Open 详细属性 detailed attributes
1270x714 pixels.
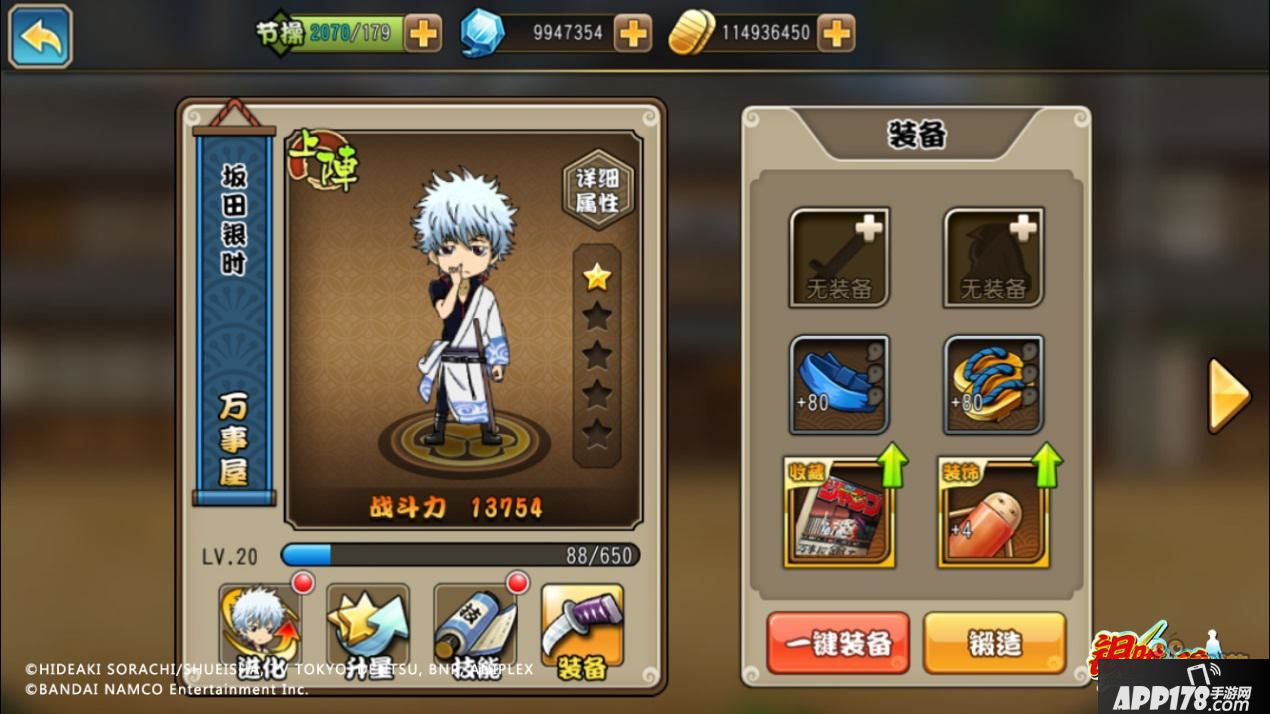click(597, 190)
